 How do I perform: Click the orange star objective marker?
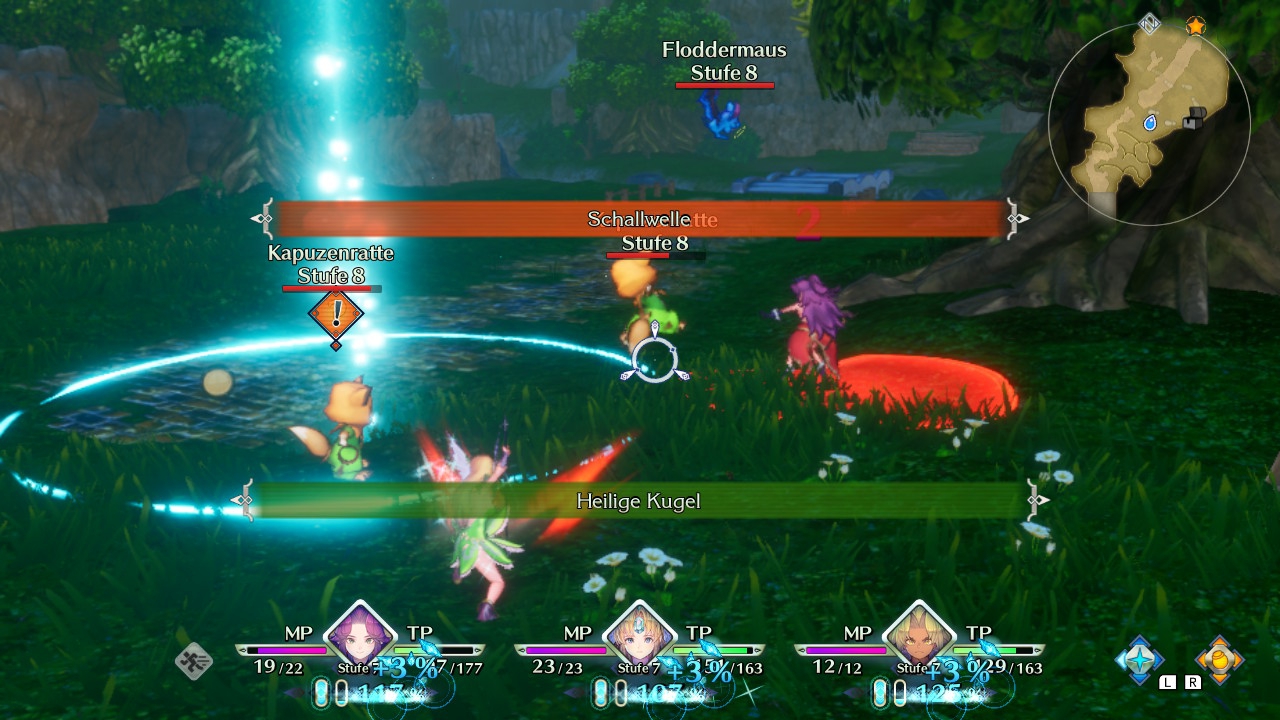tap(1195, 26)
